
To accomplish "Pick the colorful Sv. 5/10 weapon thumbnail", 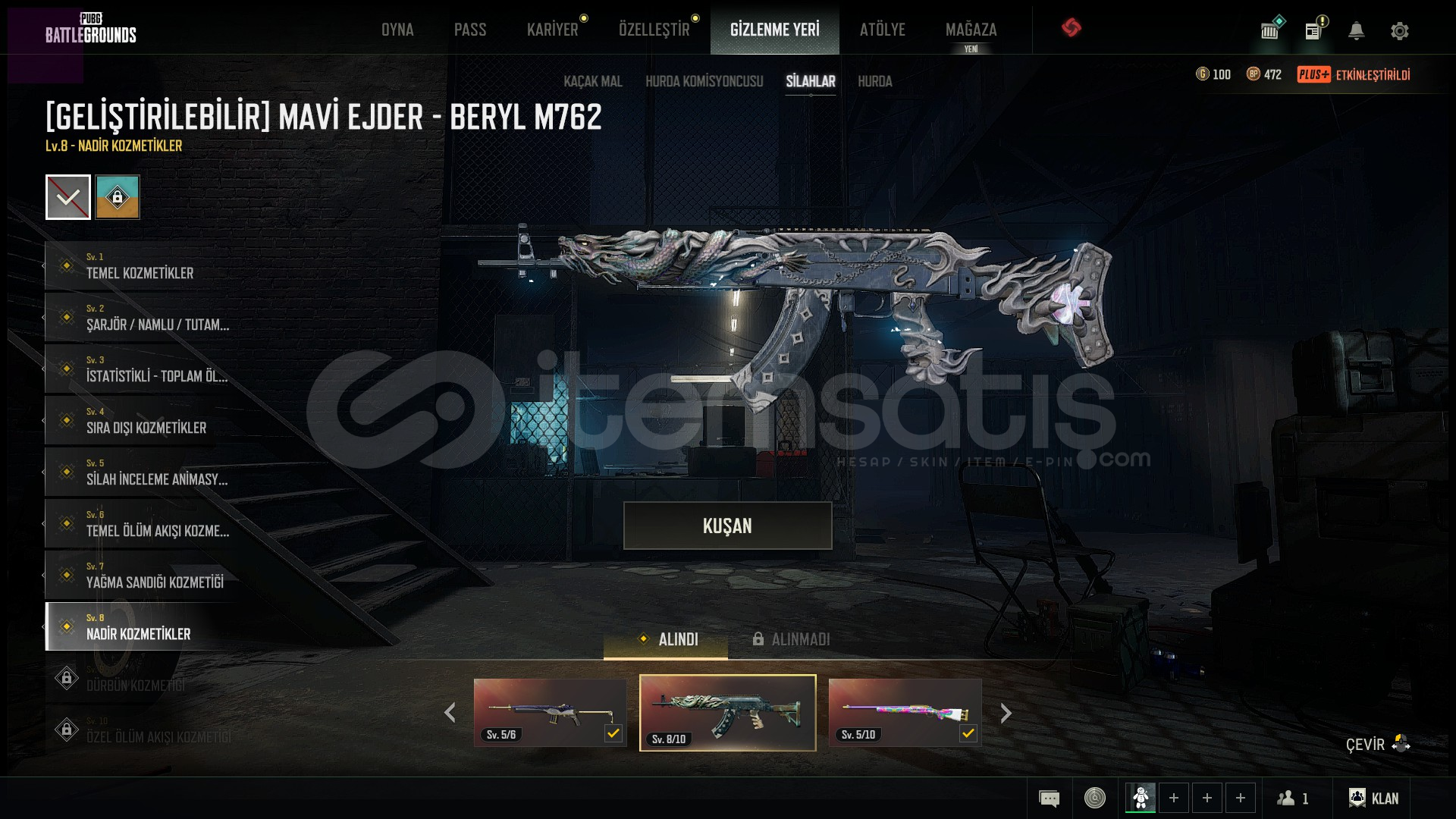I will (x=905, y=712).
